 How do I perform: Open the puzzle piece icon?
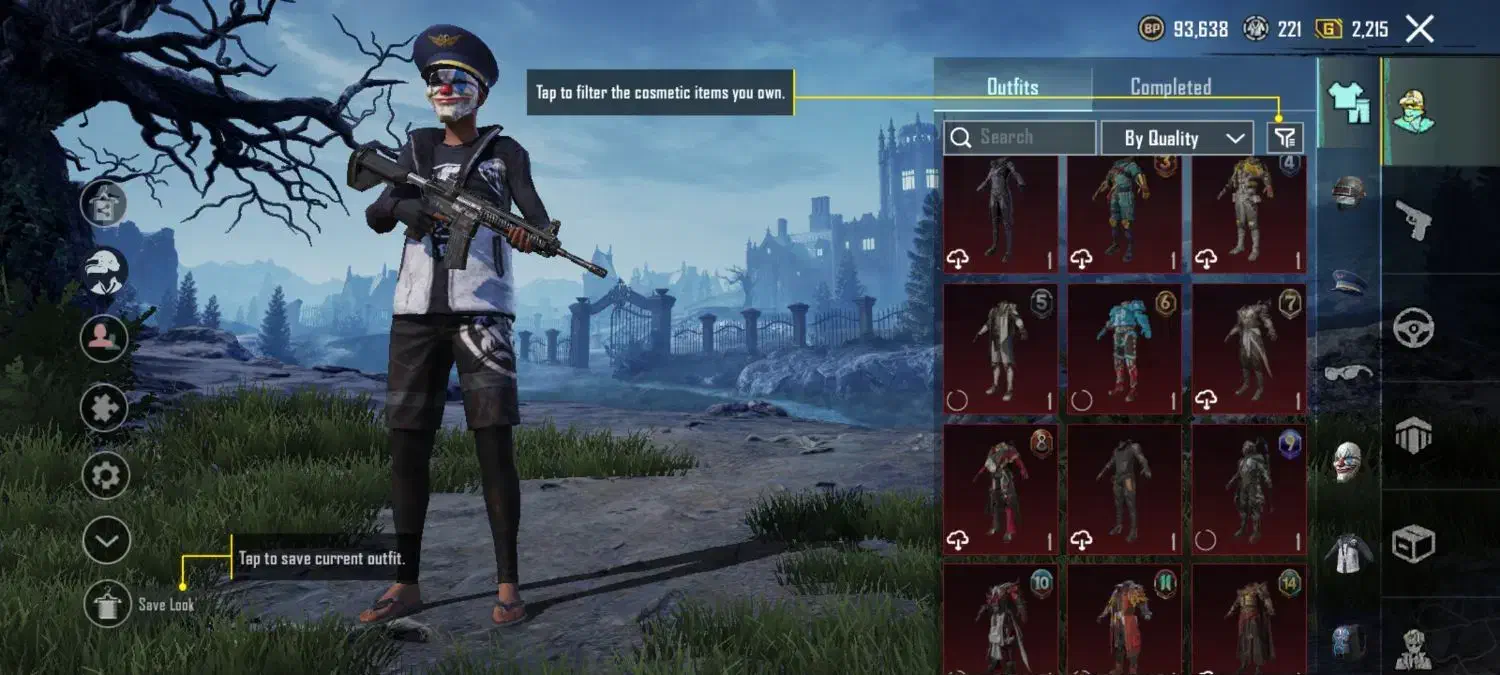tap(105, 407)
